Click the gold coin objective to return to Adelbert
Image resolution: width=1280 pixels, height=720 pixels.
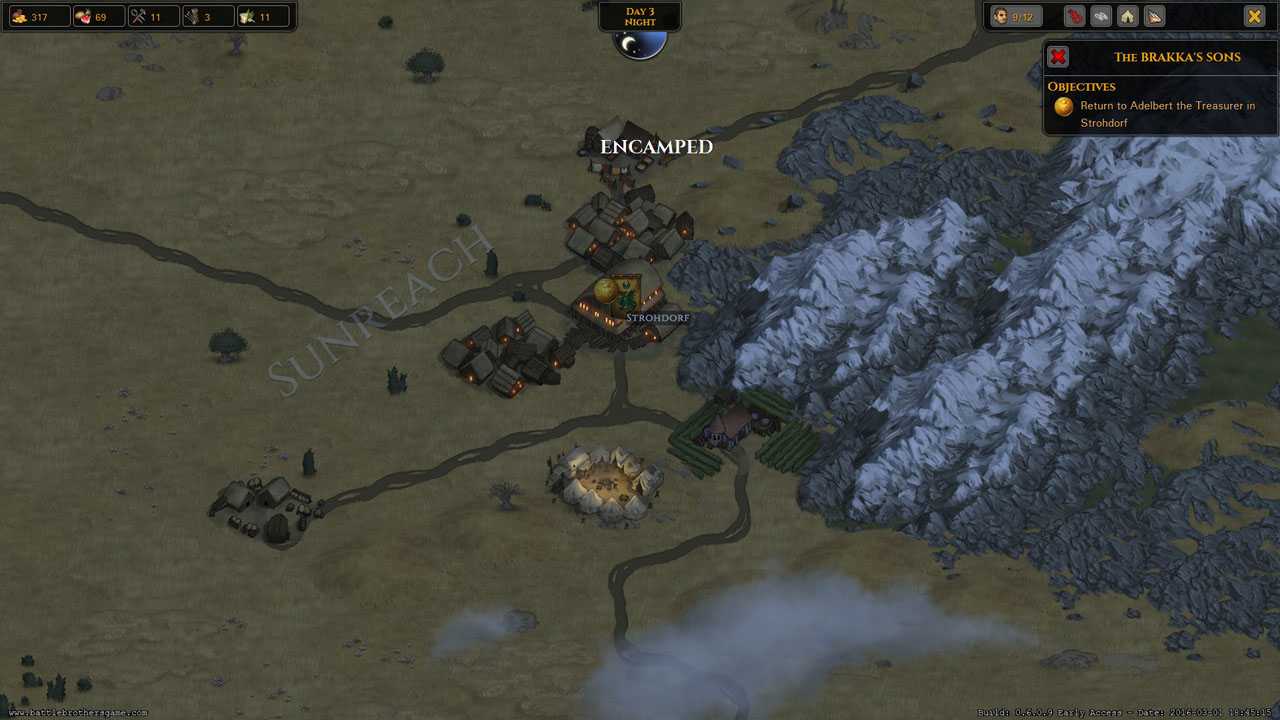tap(1064, 106)
